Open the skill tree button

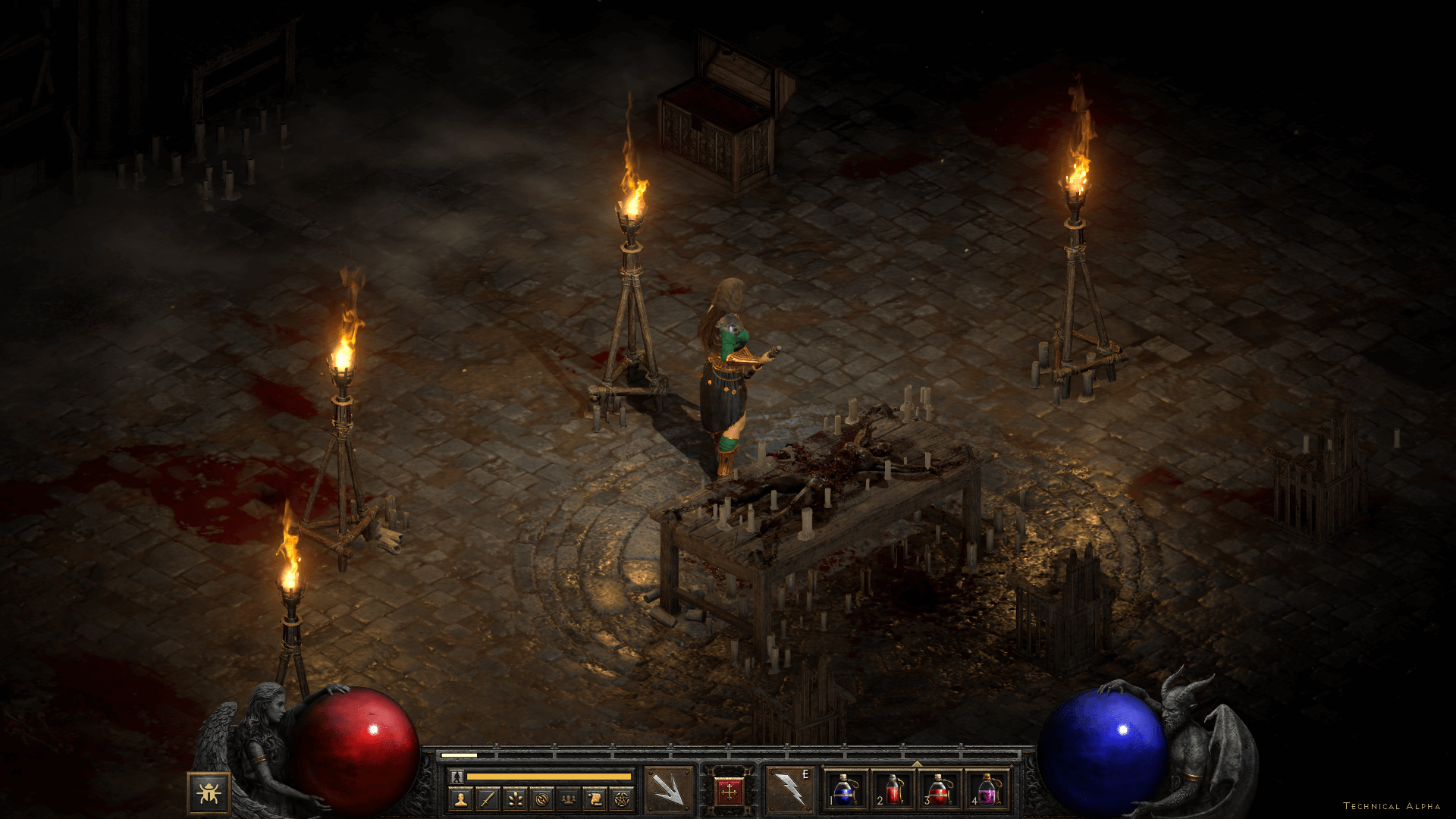(515, 799)
